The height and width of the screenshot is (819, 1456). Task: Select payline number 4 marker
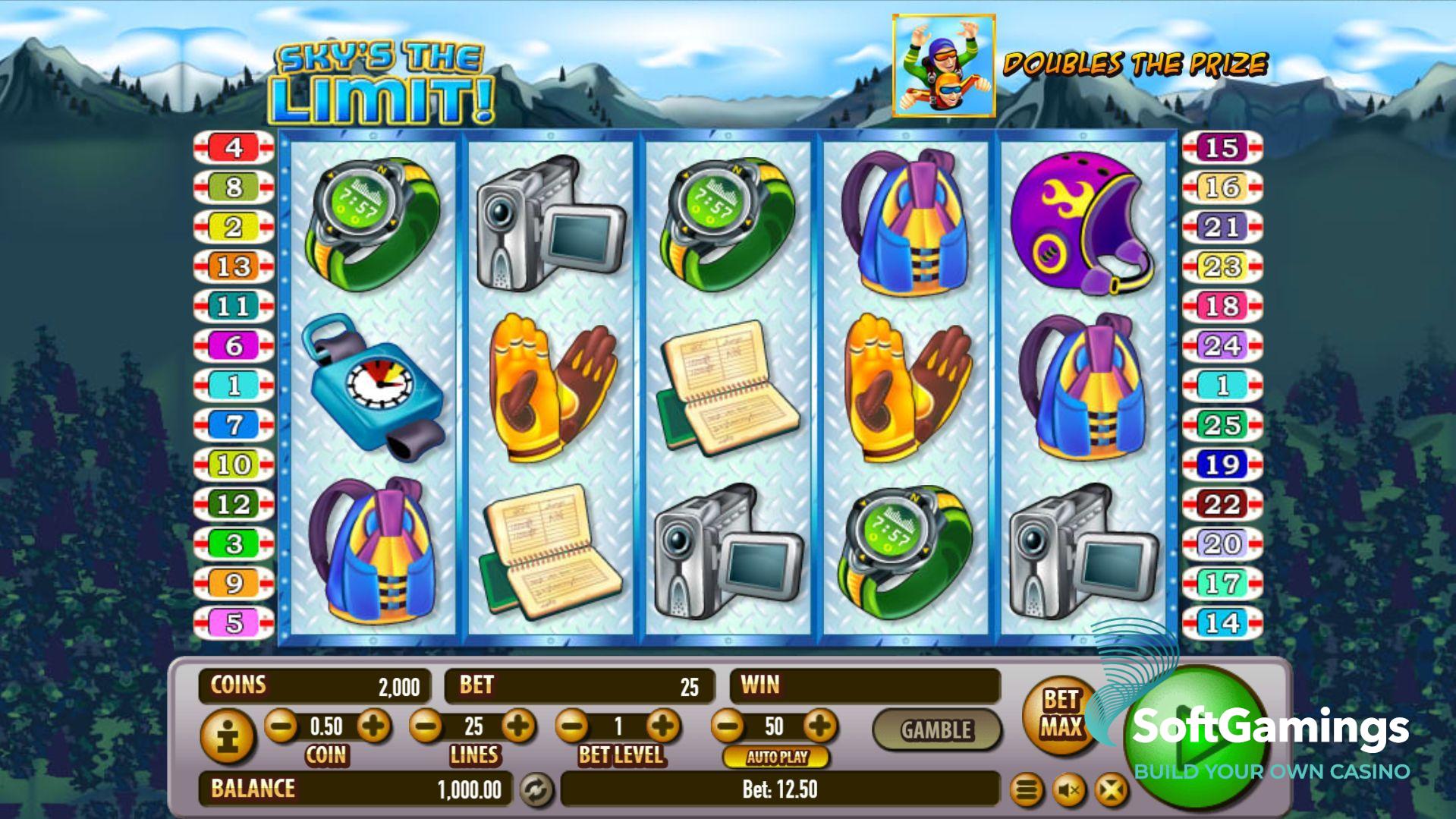234,147
